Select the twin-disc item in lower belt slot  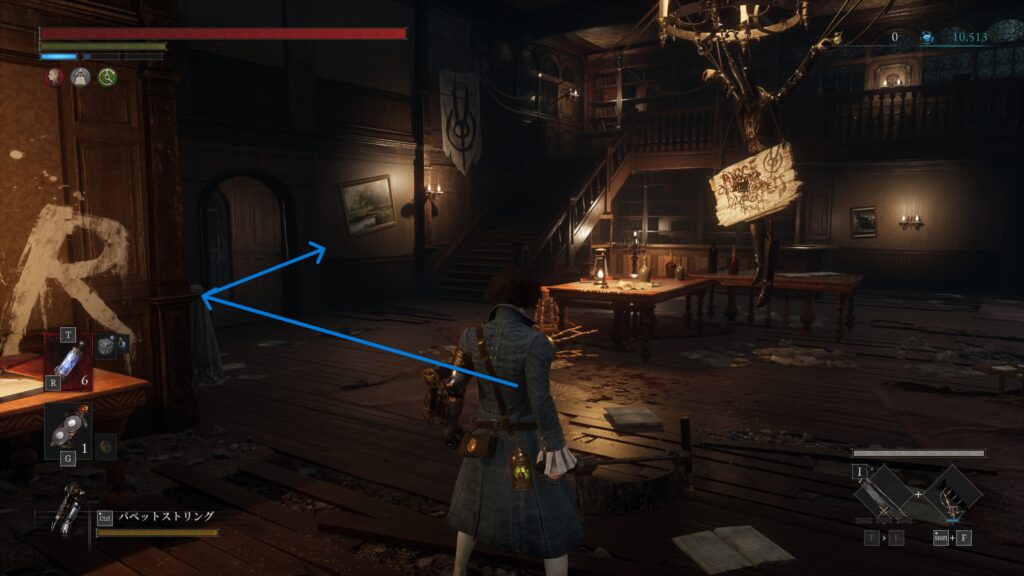[67, 430]
